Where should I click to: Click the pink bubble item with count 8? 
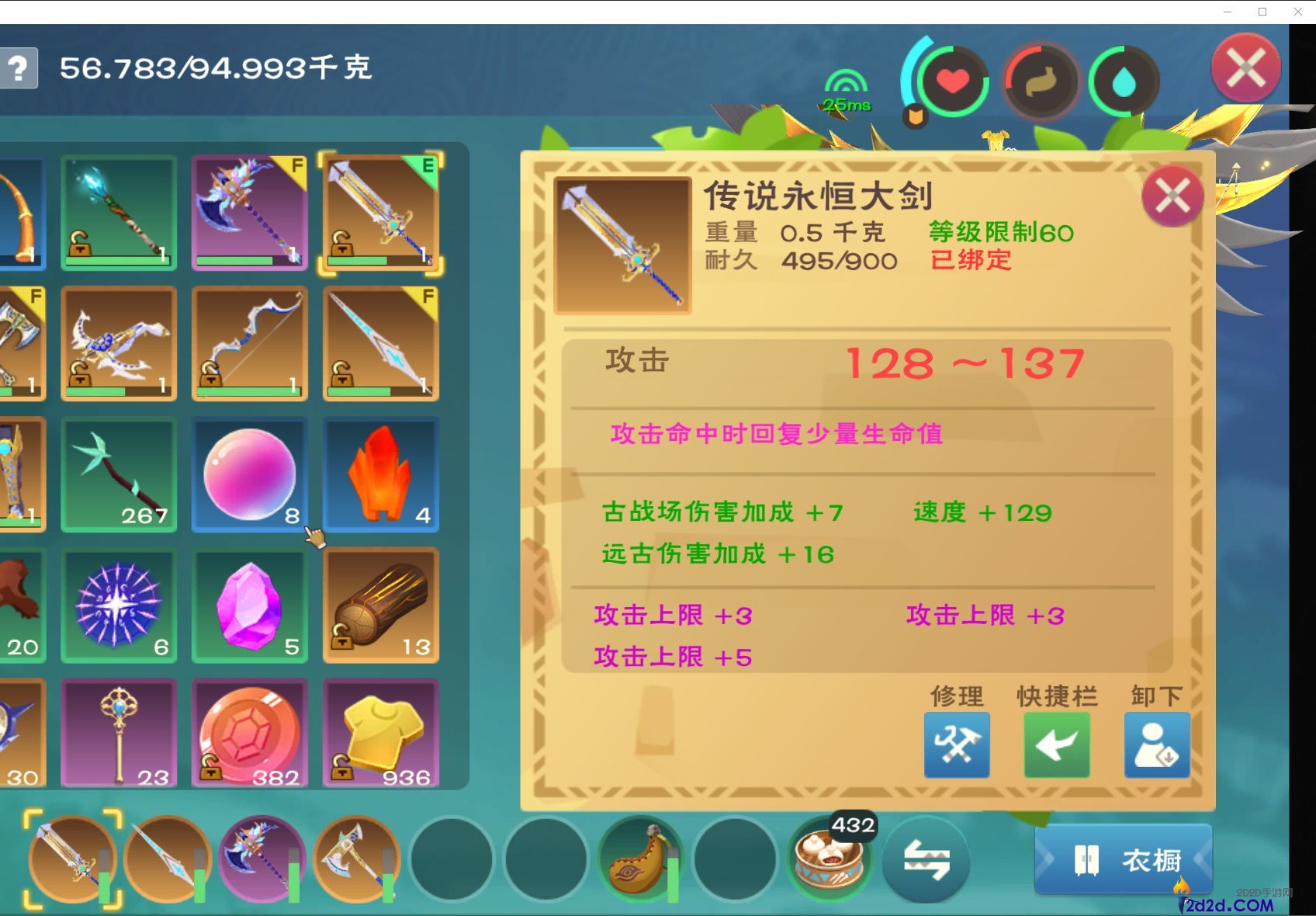tap(249, 474)
